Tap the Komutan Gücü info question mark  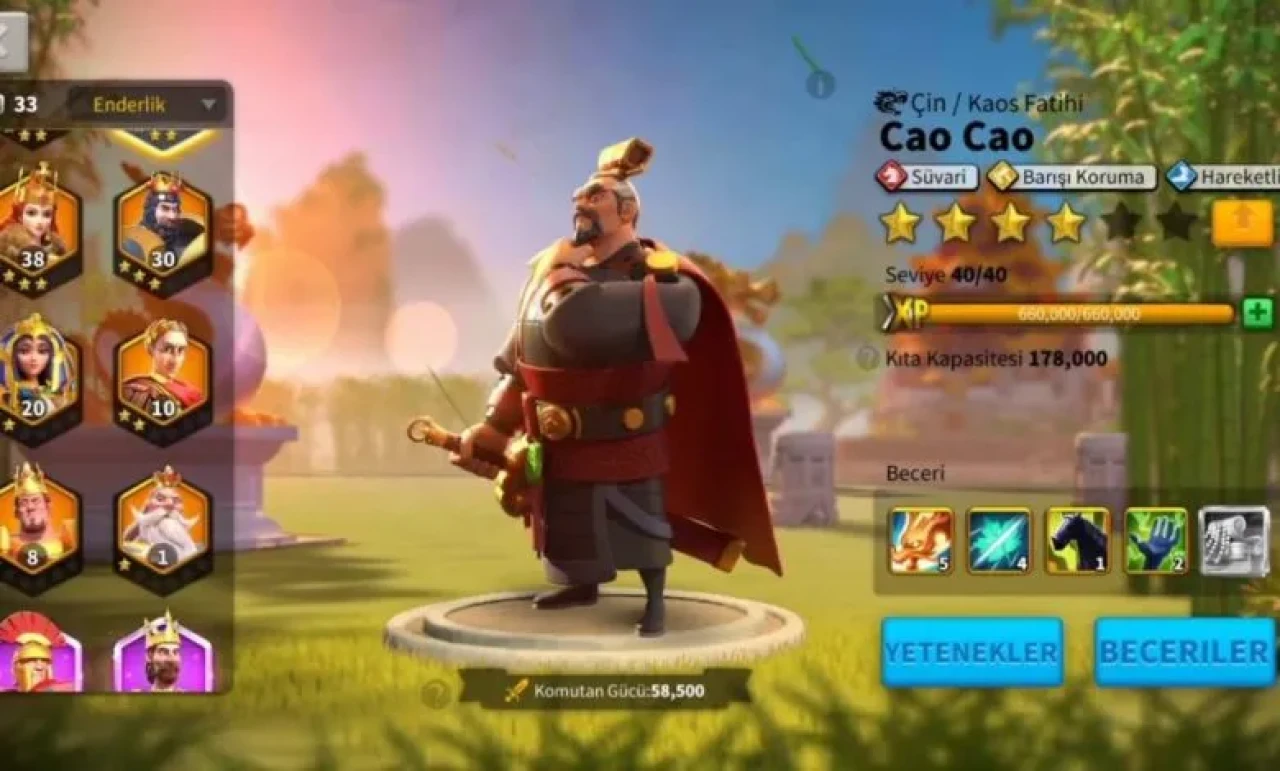point(437,691)
